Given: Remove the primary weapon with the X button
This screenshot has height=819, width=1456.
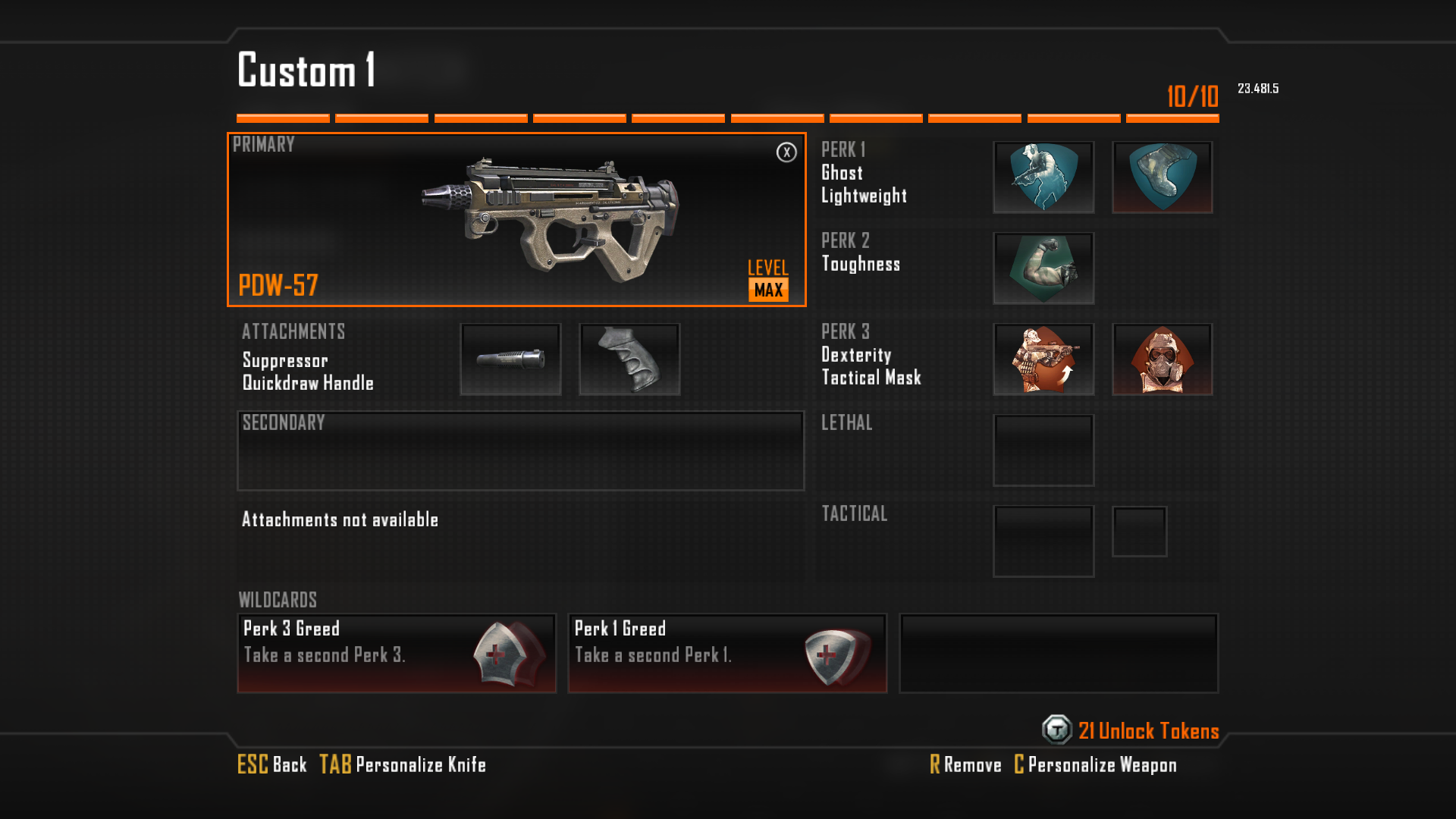Looking at the screenshot, I should tap(786, 152).
